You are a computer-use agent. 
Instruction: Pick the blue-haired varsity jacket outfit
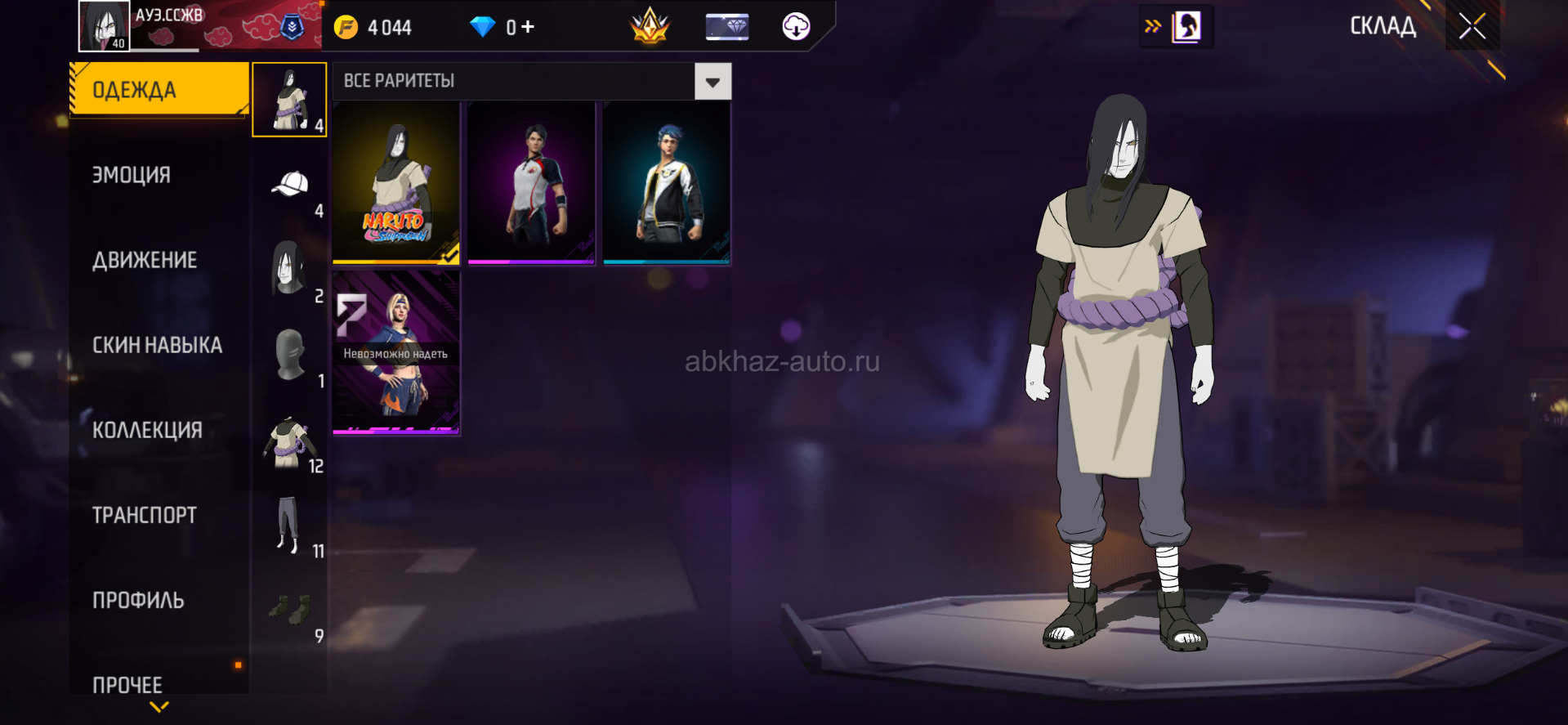coord(667,183)
